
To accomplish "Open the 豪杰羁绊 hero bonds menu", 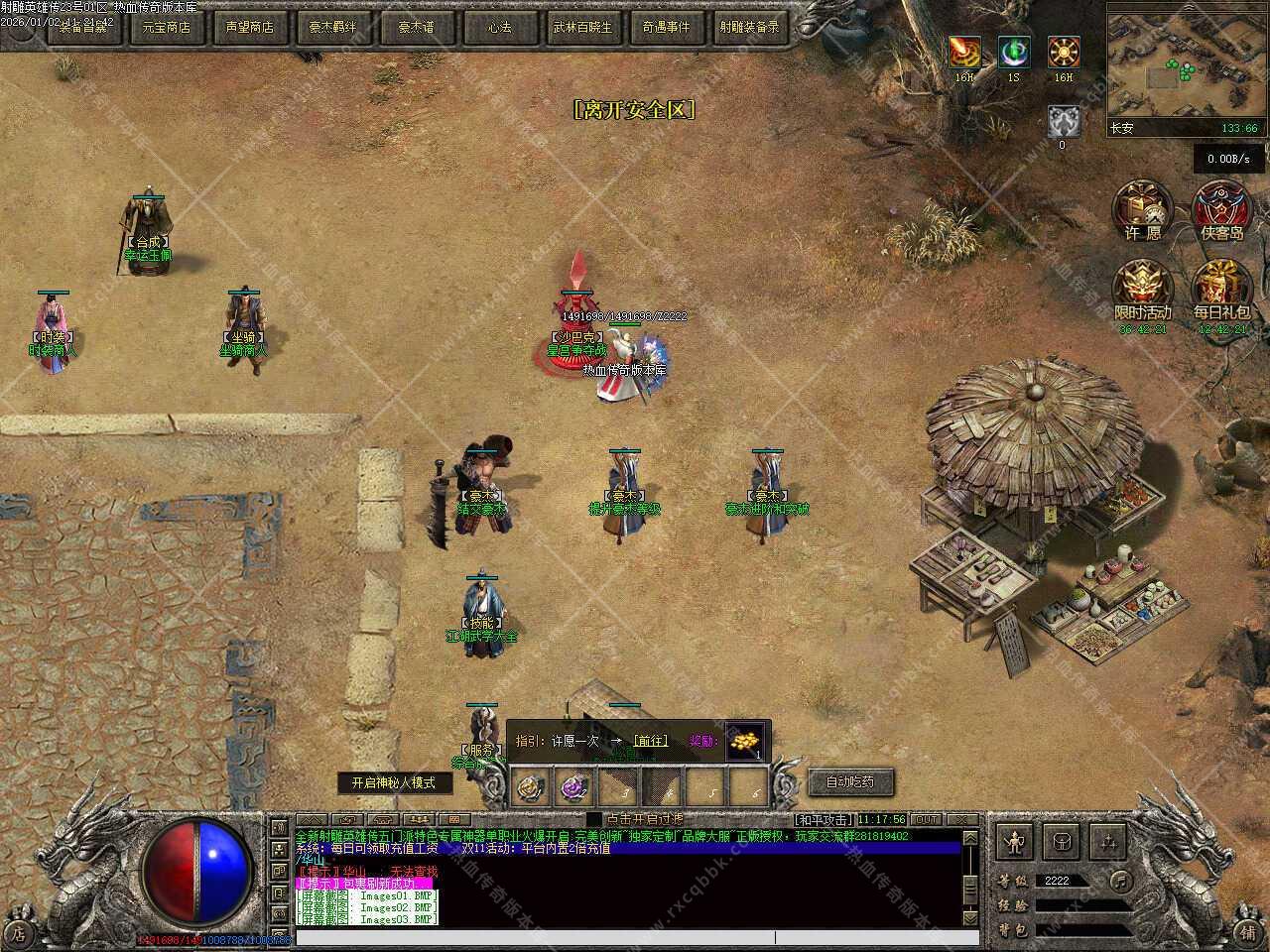I will [332, 28].
